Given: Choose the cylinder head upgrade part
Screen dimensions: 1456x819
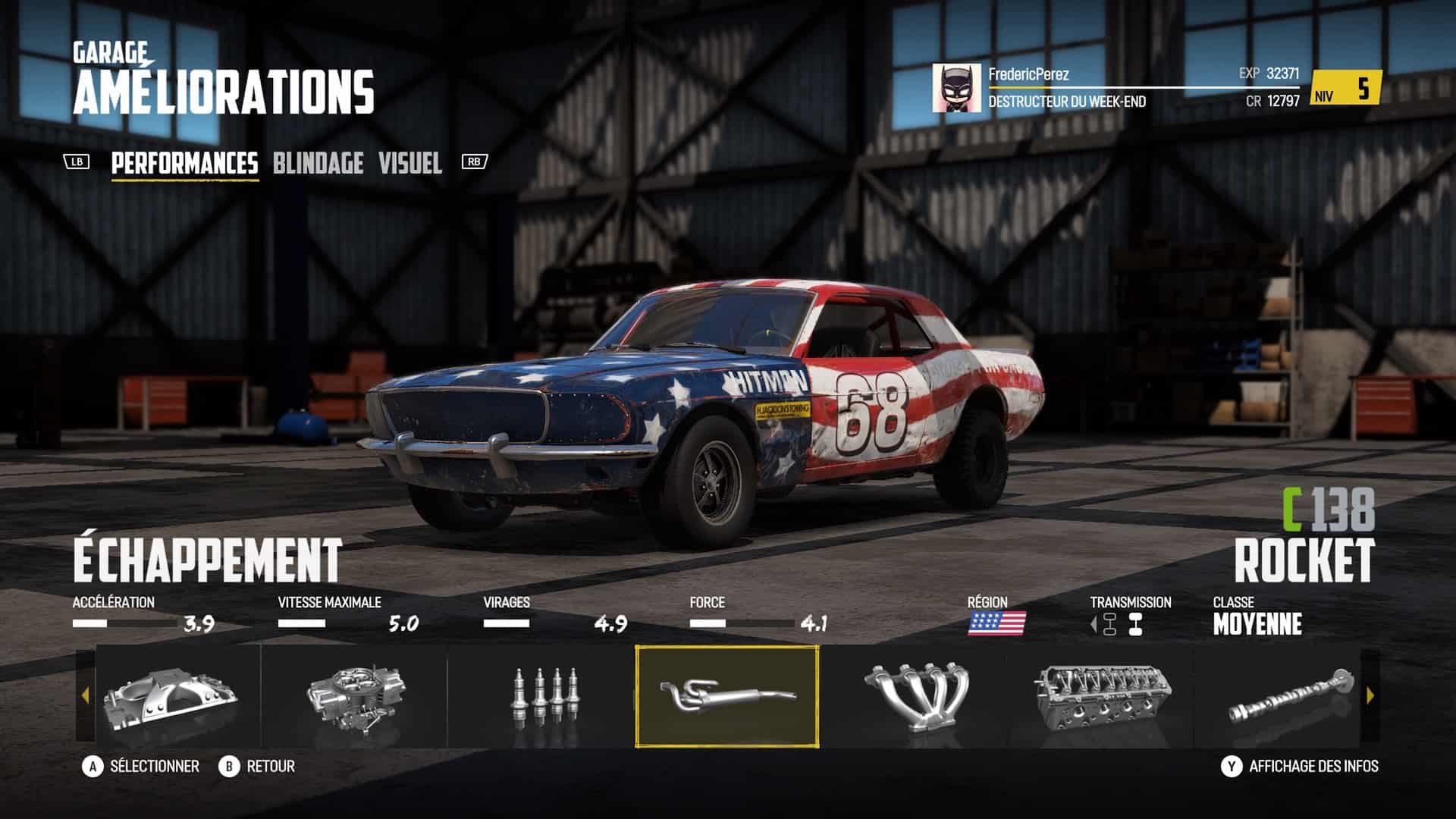Looking at the screenshot, I should [1099, 696].
